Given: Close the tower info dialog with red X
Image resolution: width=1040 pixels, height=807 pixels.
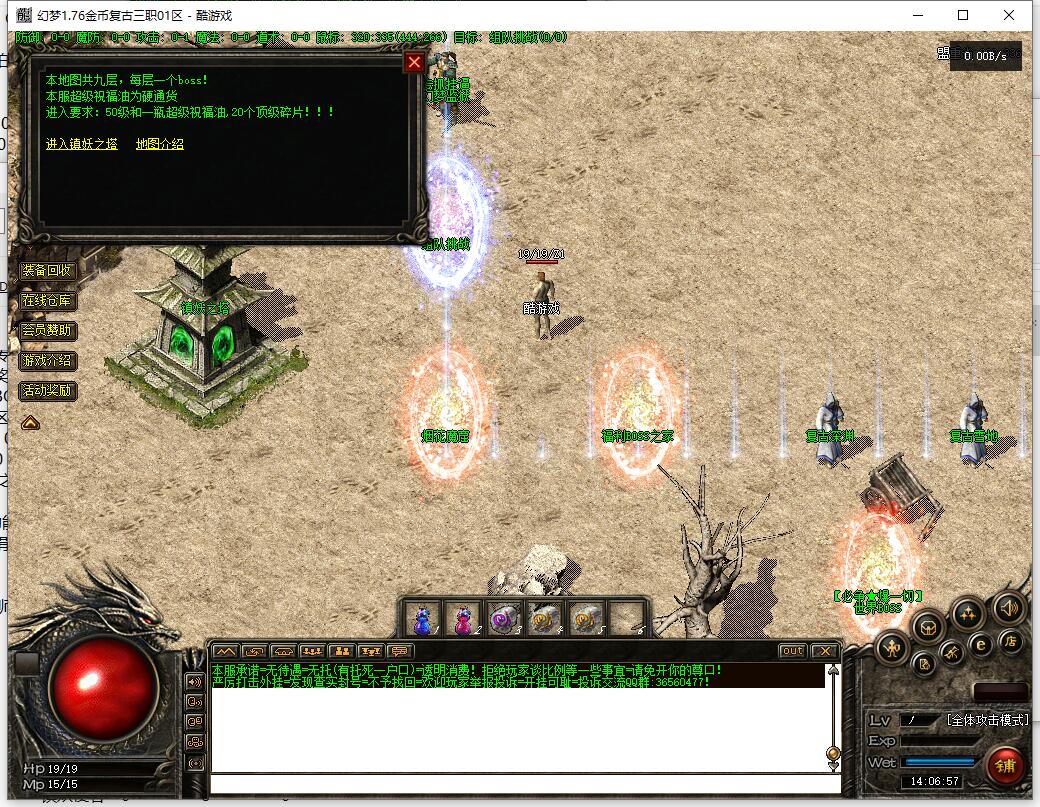Looking at the screenshot, I should (x=414, y=63).
